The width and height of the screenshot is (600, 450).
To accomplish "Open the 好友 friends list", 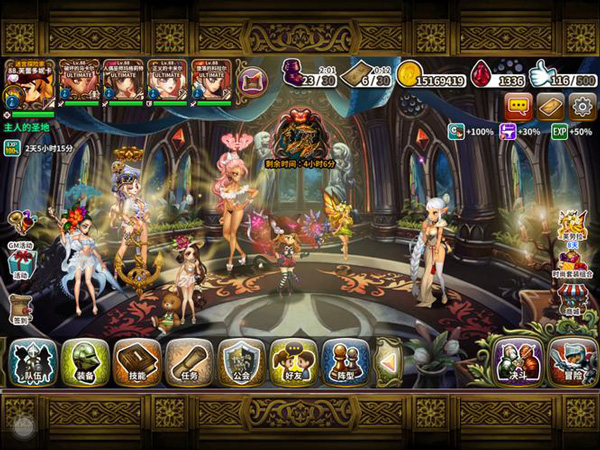I will (293, 361).
